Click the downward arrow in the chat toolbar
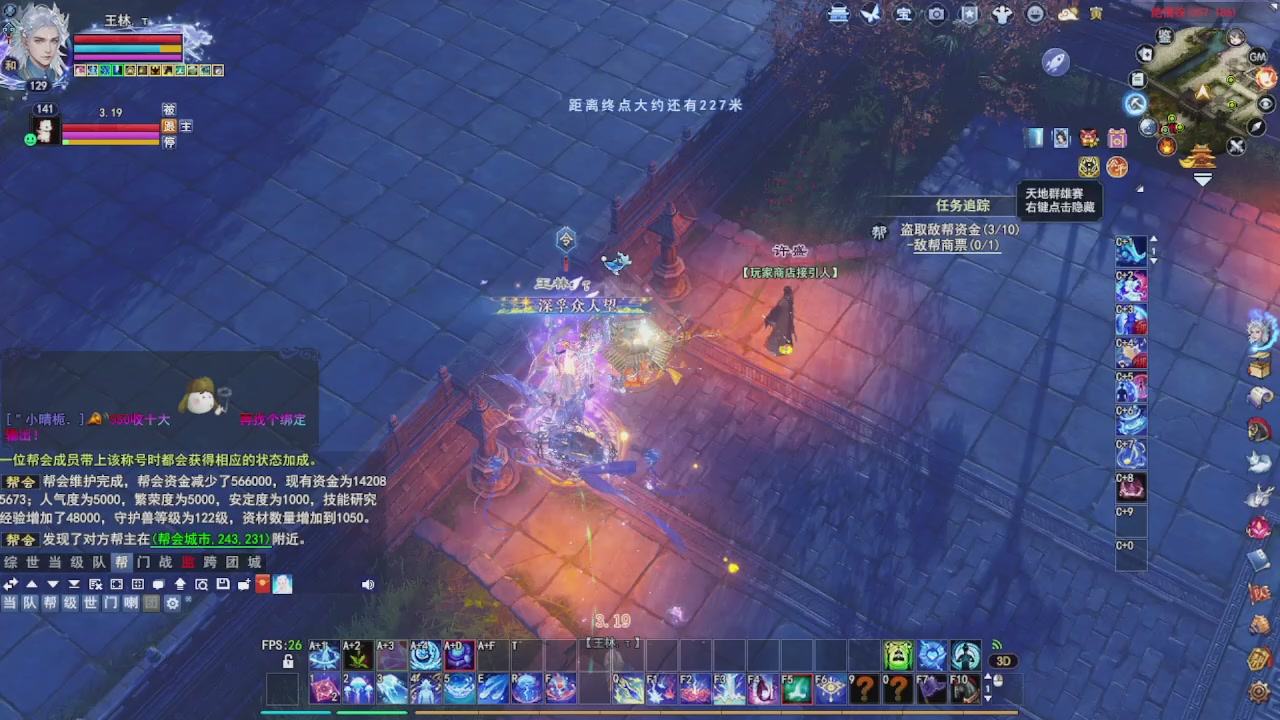The width and height of the screenshot is (1280, 720). click(51, 583)
